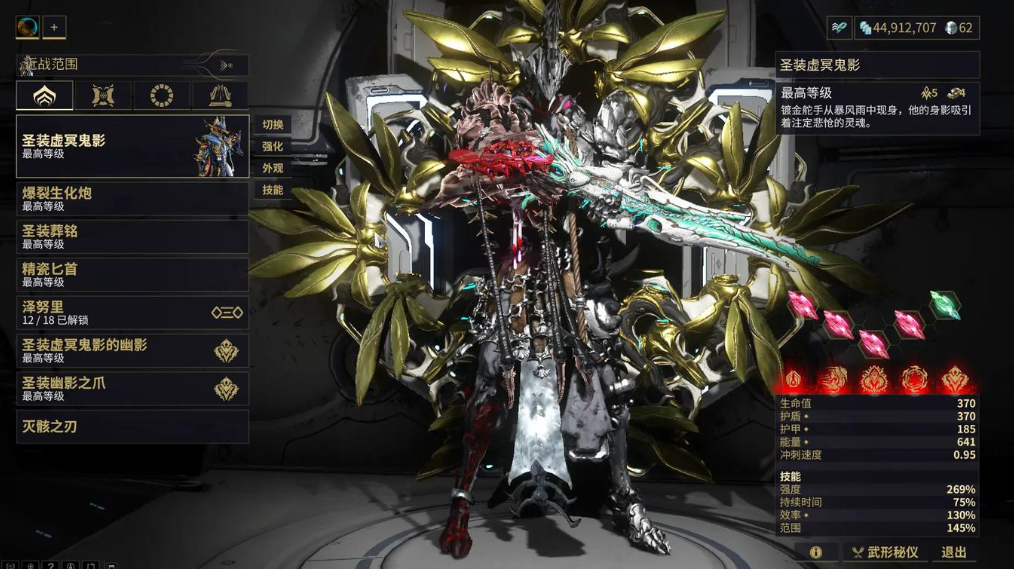Select the 圣装虚冥鬼影 warframe slot

(x=132, y=146)
